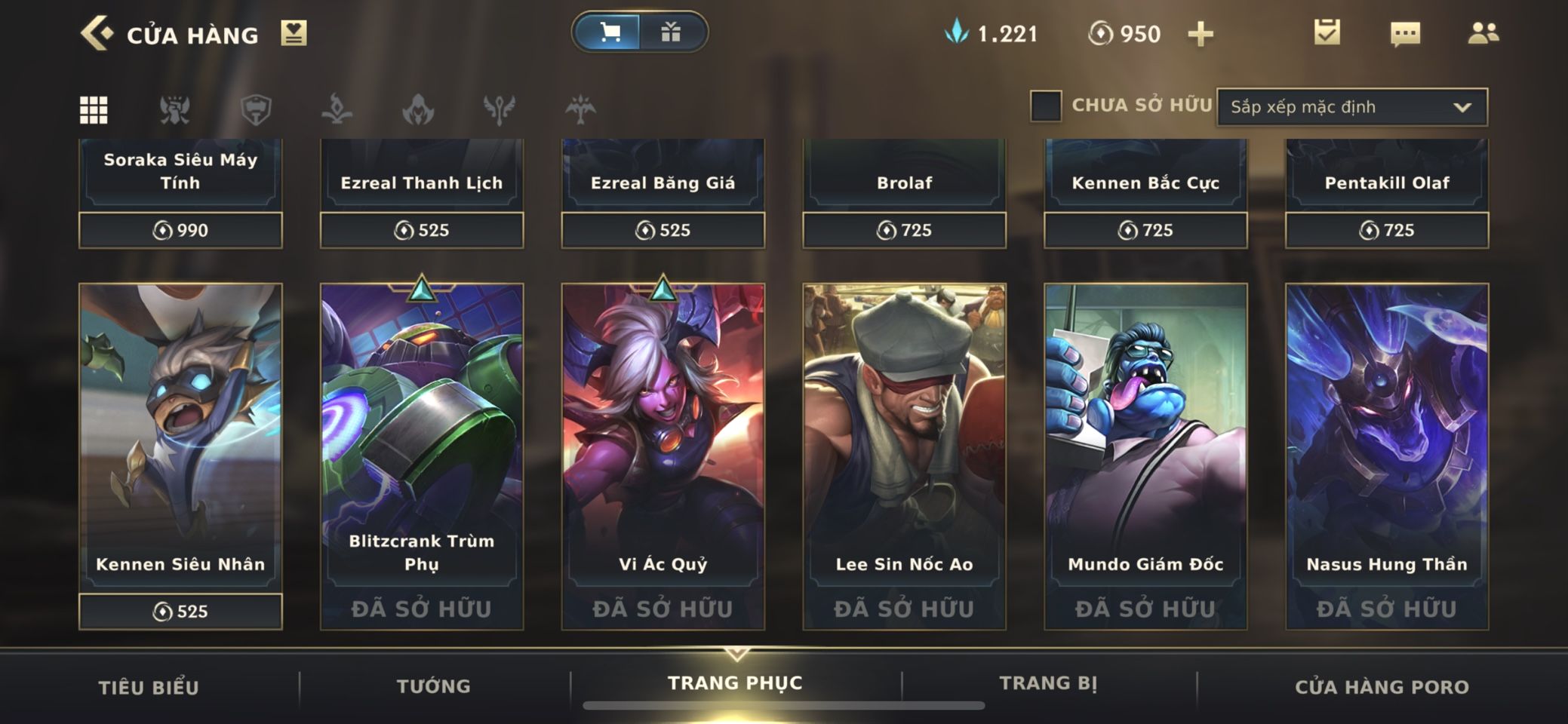Buy Soraka Siêu Máy Tính for 990
Viewport: 1568px width, 724px height.
tap(180, 230)
